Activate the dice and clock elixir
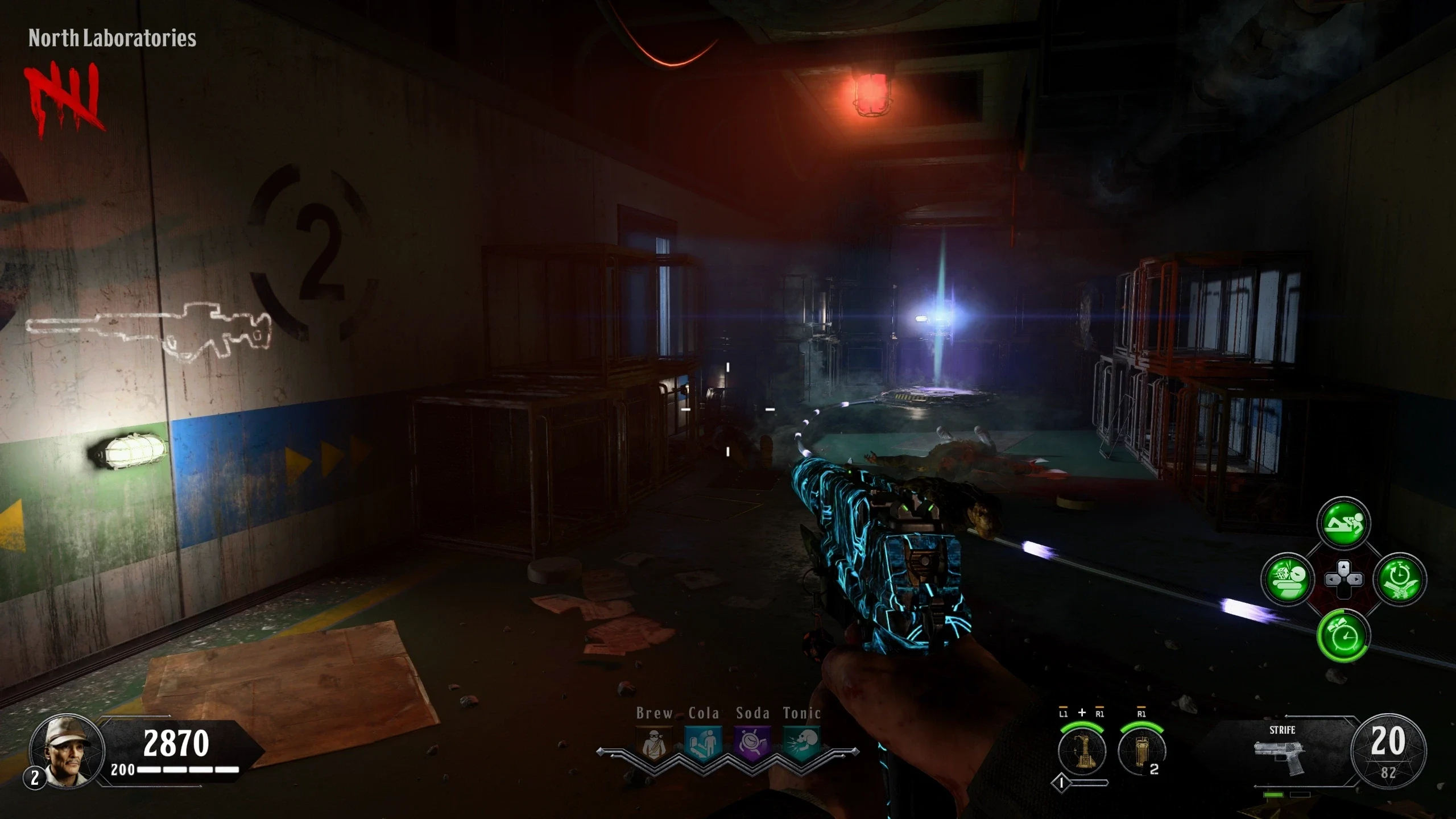Screen dimensions: 1456x819 1288,580
